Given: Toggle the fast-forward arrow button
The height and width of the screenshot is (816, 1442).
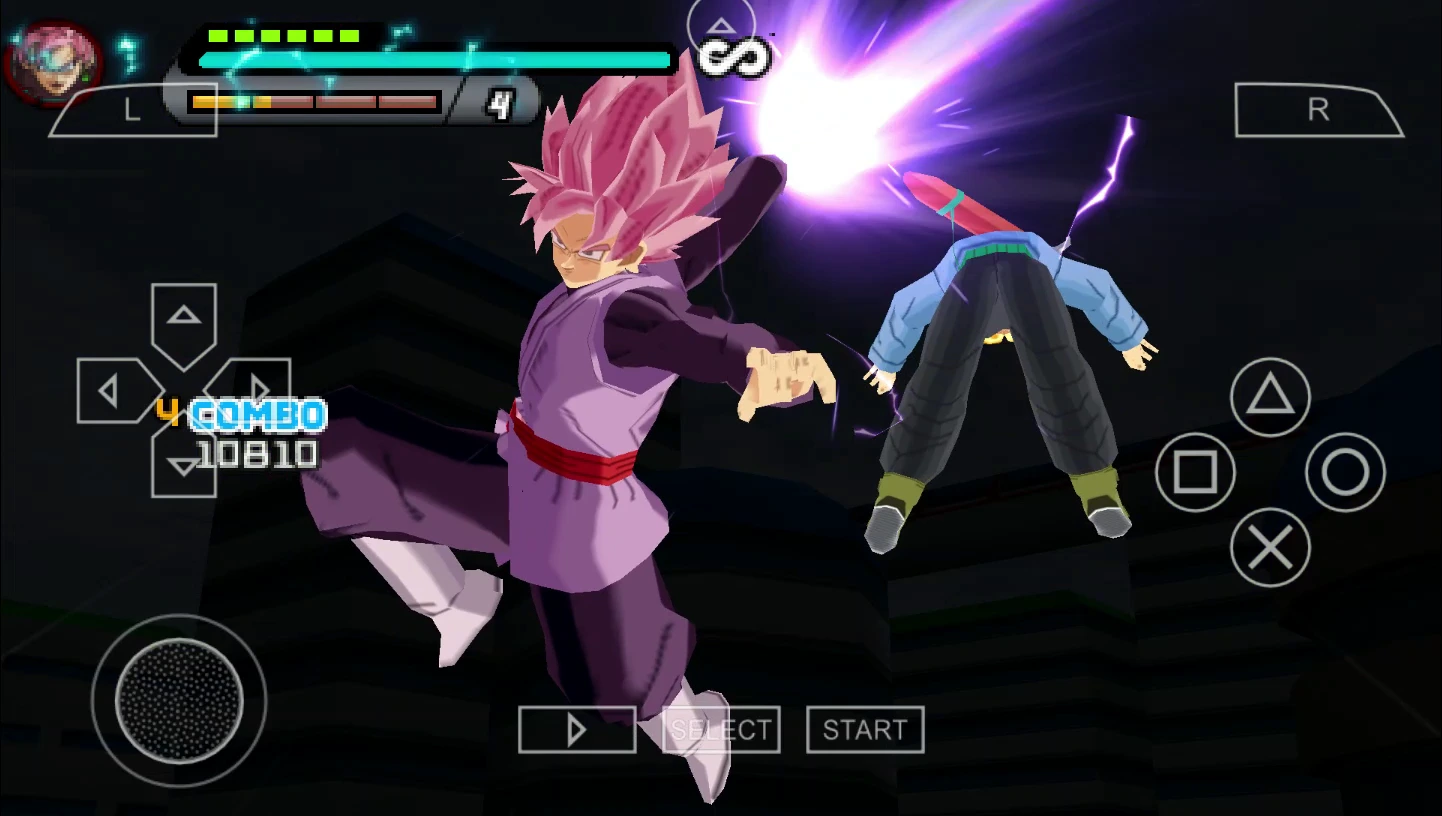Looking at the screenshot, I should [x=577, y=730].
